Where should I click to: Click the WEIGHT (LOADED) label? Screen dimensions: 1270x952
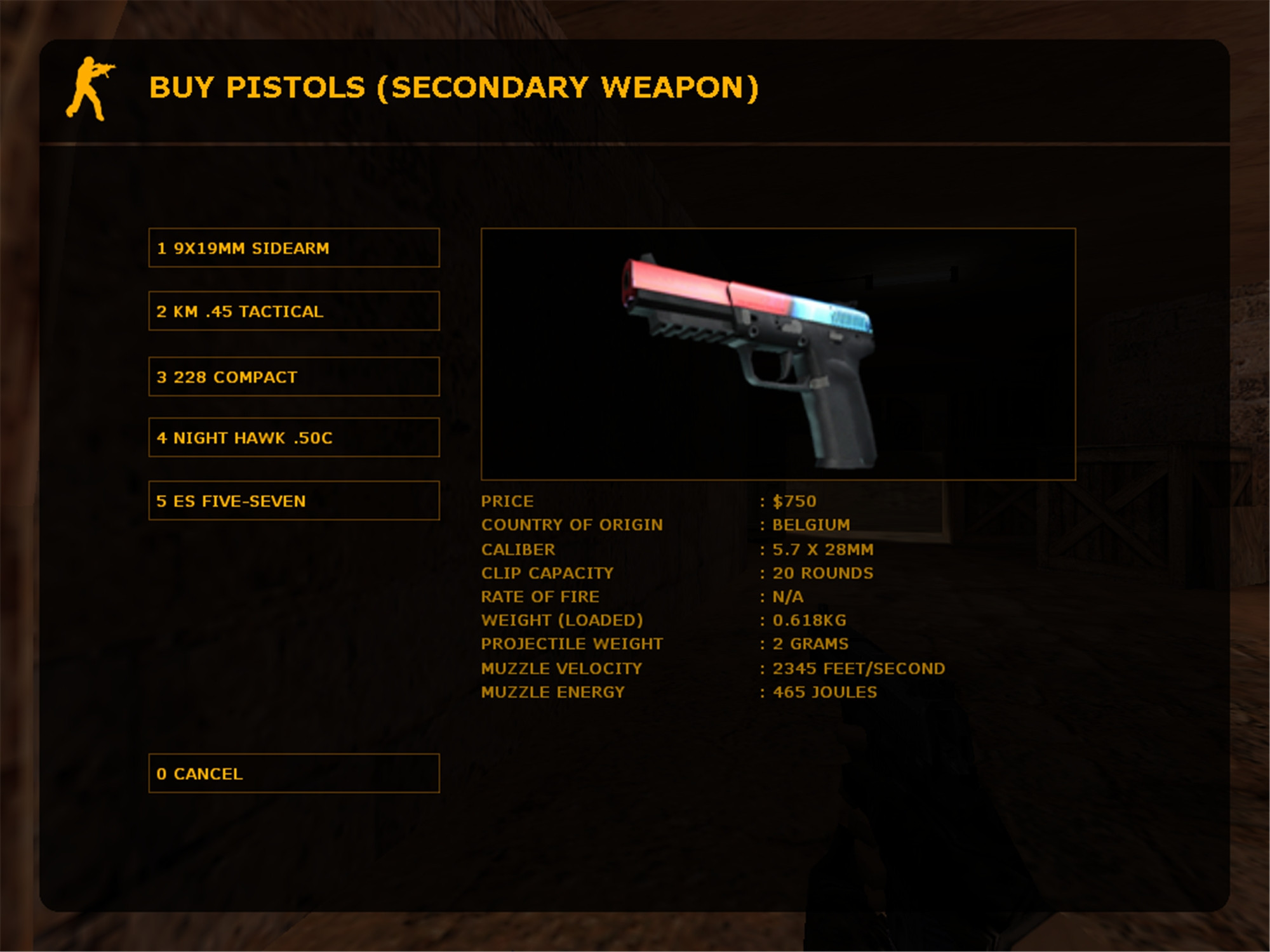click(x=565, y=620)
